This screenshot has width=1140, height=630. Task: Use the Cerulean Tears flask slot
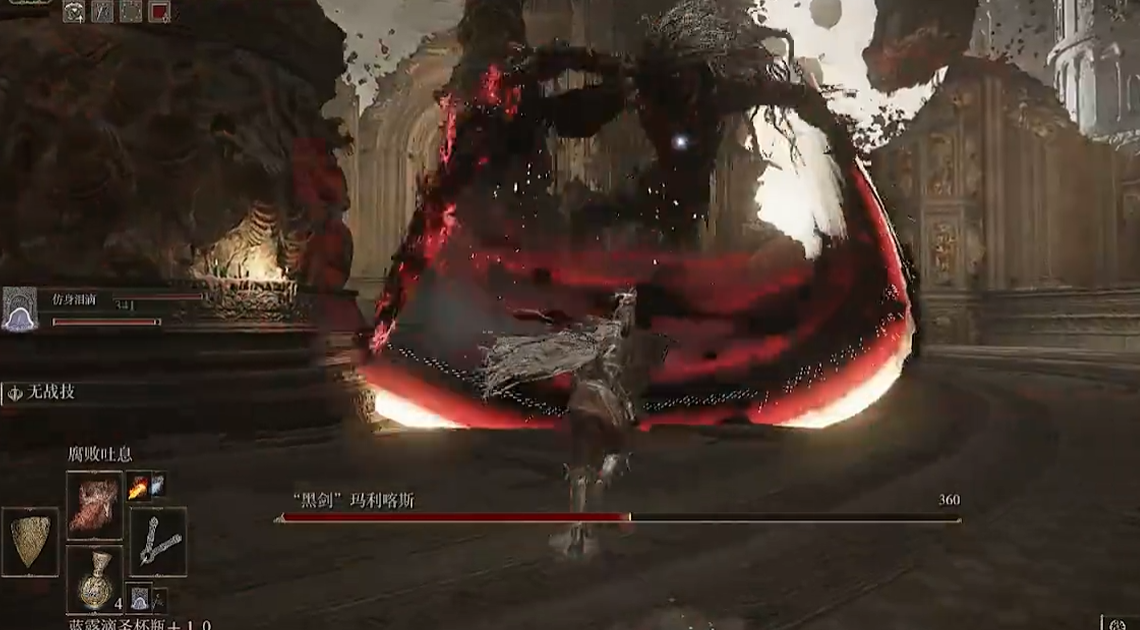tap(95, 579)
